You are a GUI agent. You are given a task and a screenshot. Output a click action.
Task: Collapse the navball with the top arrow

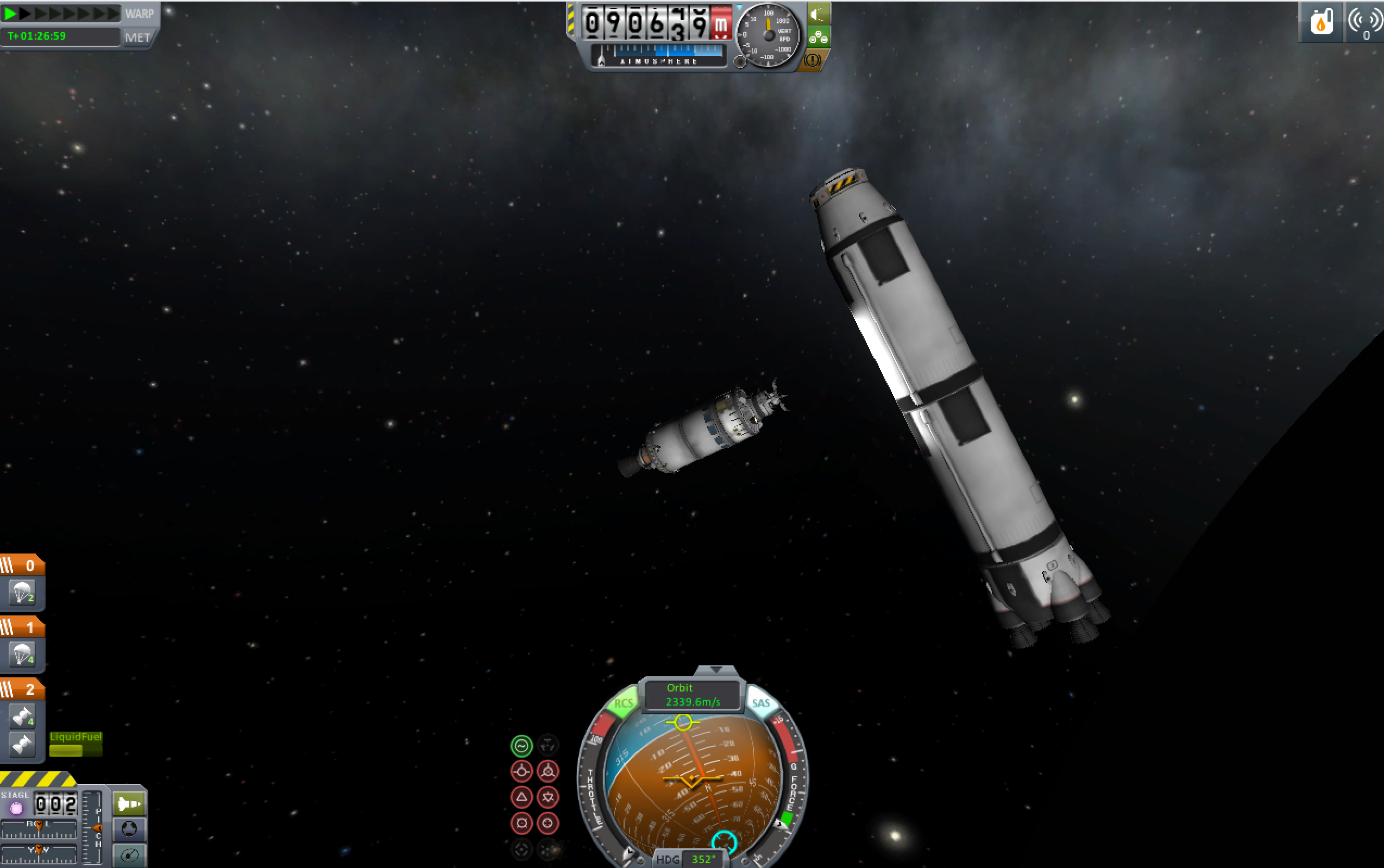(716, 670)
